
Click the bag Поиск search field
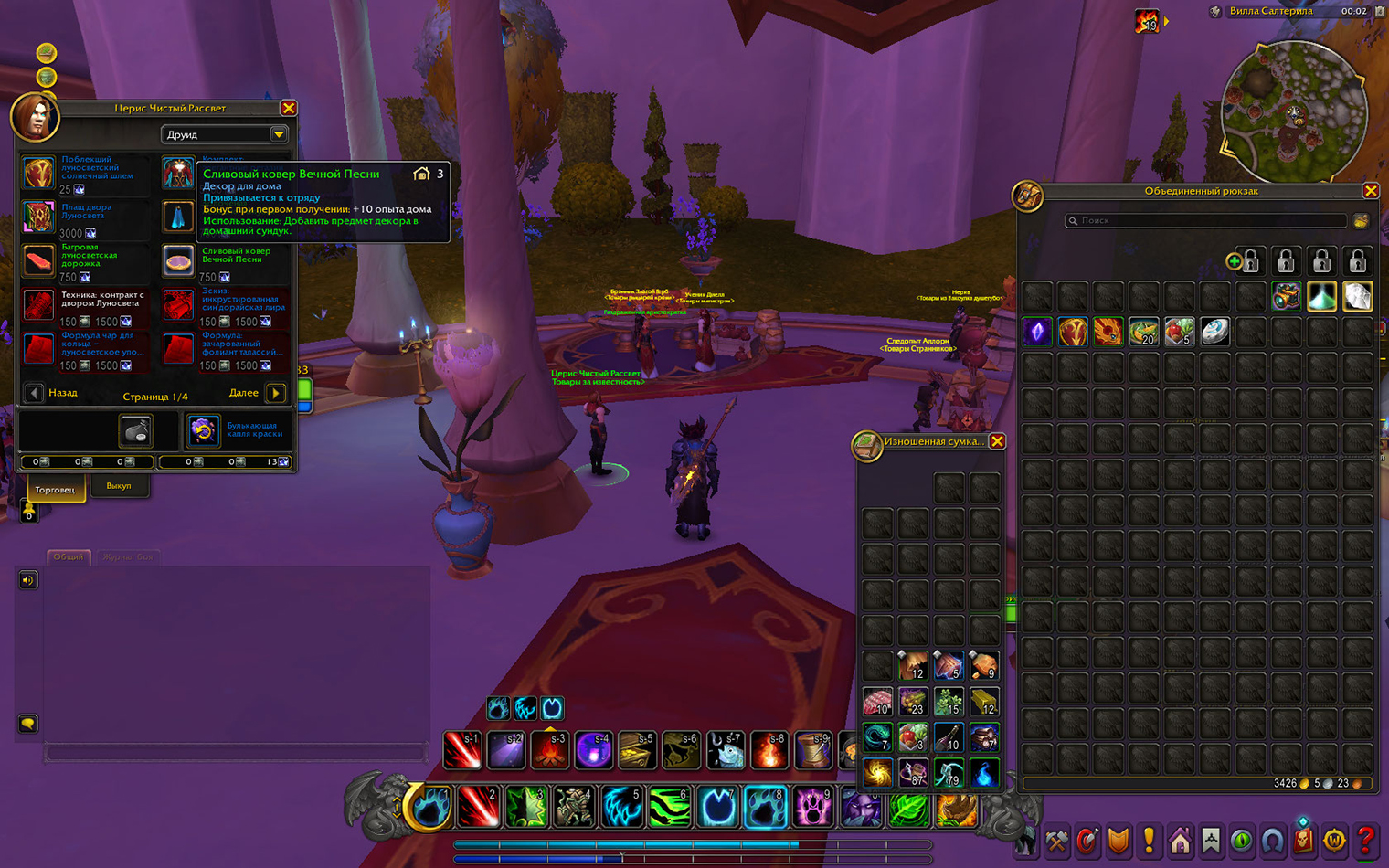pyautogui.click(x=1206, y=221)
